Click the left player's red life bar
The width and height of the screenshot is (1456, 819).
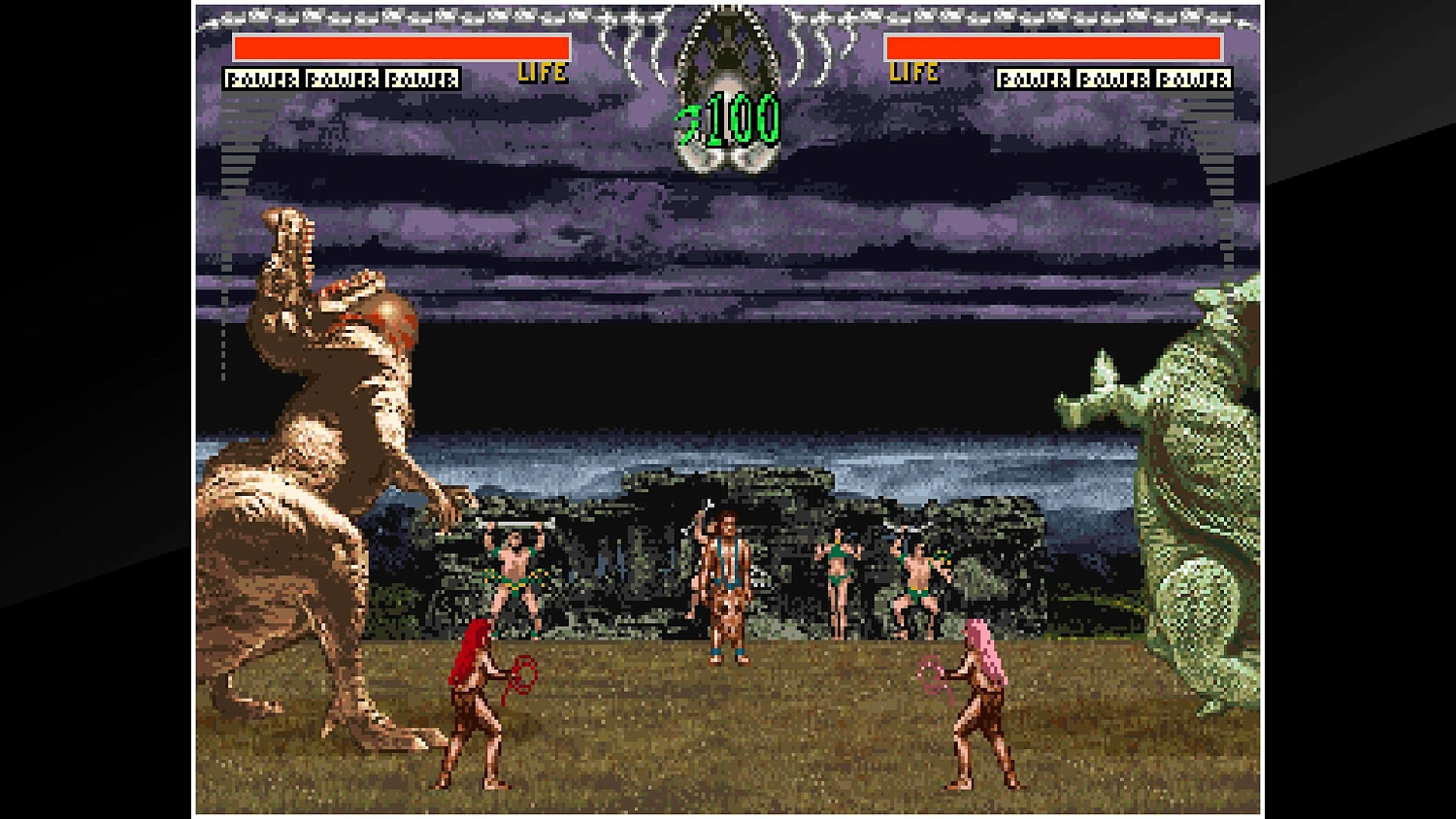point(401,46)
